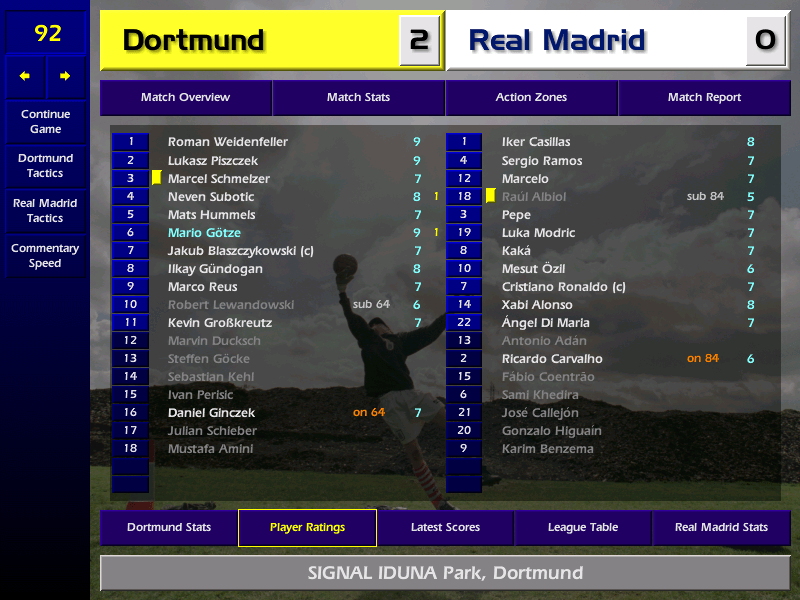The width and height of the screenshot is (800, 600).
Task: Continue the game
Action: 45,122
